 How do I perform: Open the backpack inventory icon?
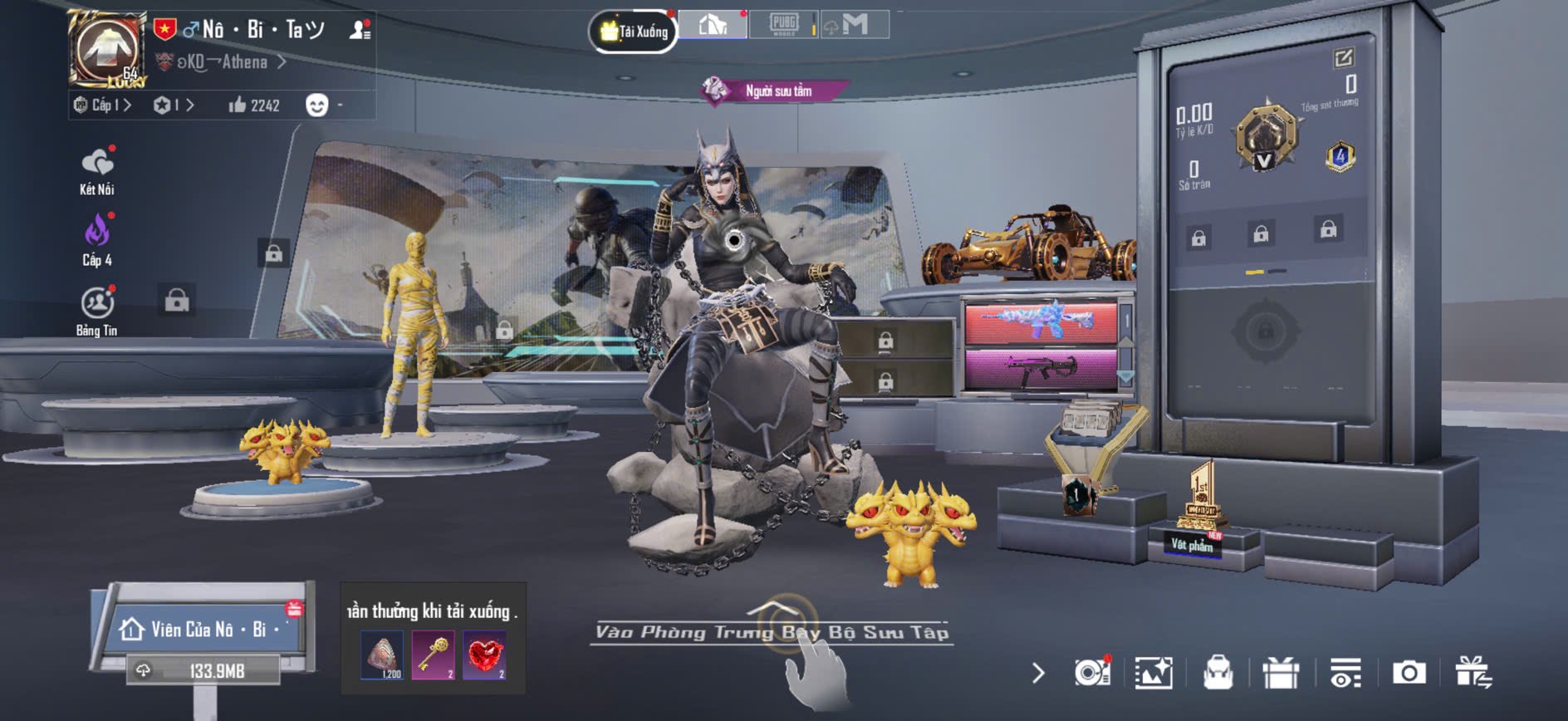coord(1218,673)
